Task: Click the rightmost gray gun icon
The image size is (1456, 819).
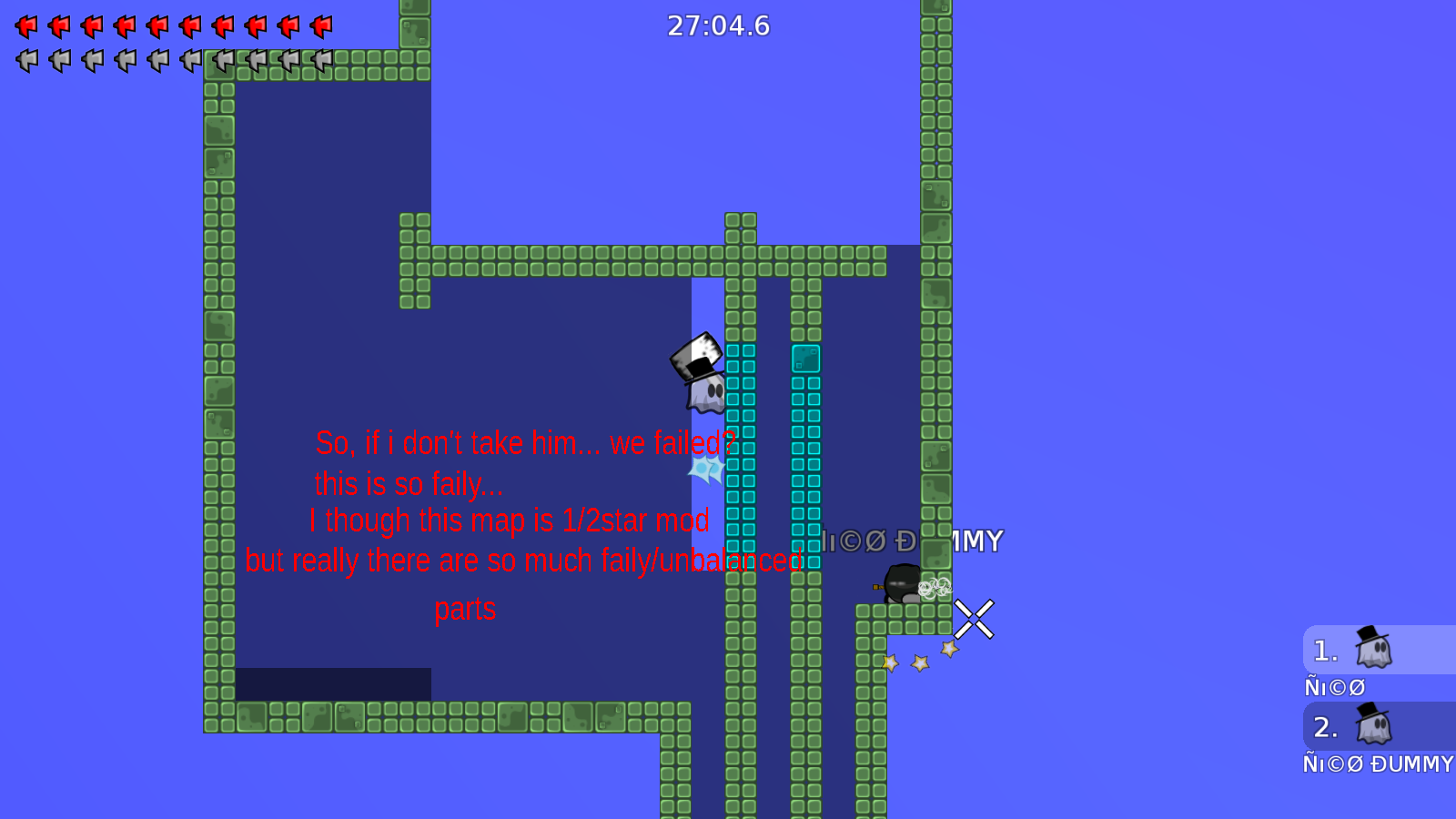Action: [x=319, y=62]
